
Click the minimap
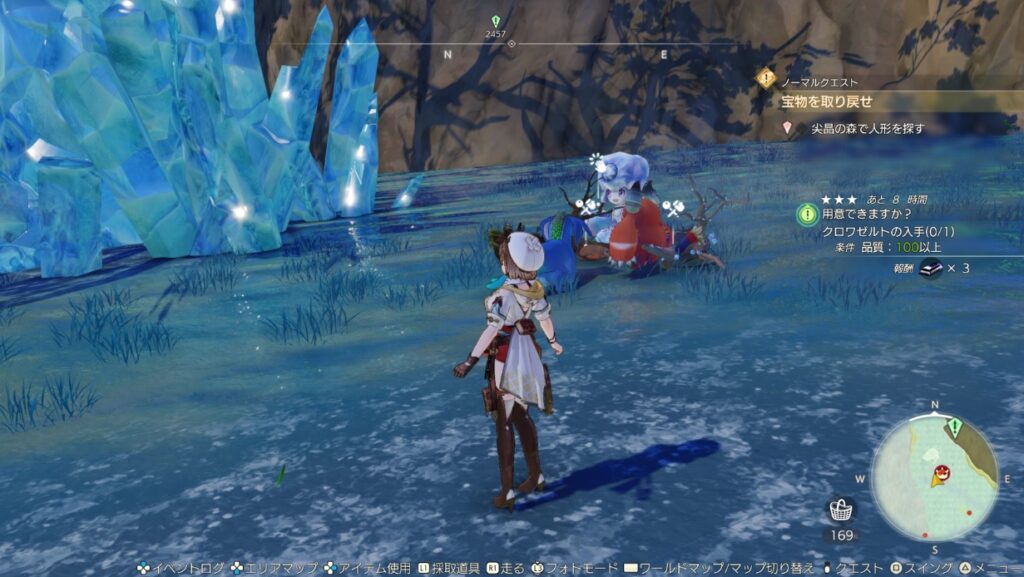click(934, 477)
